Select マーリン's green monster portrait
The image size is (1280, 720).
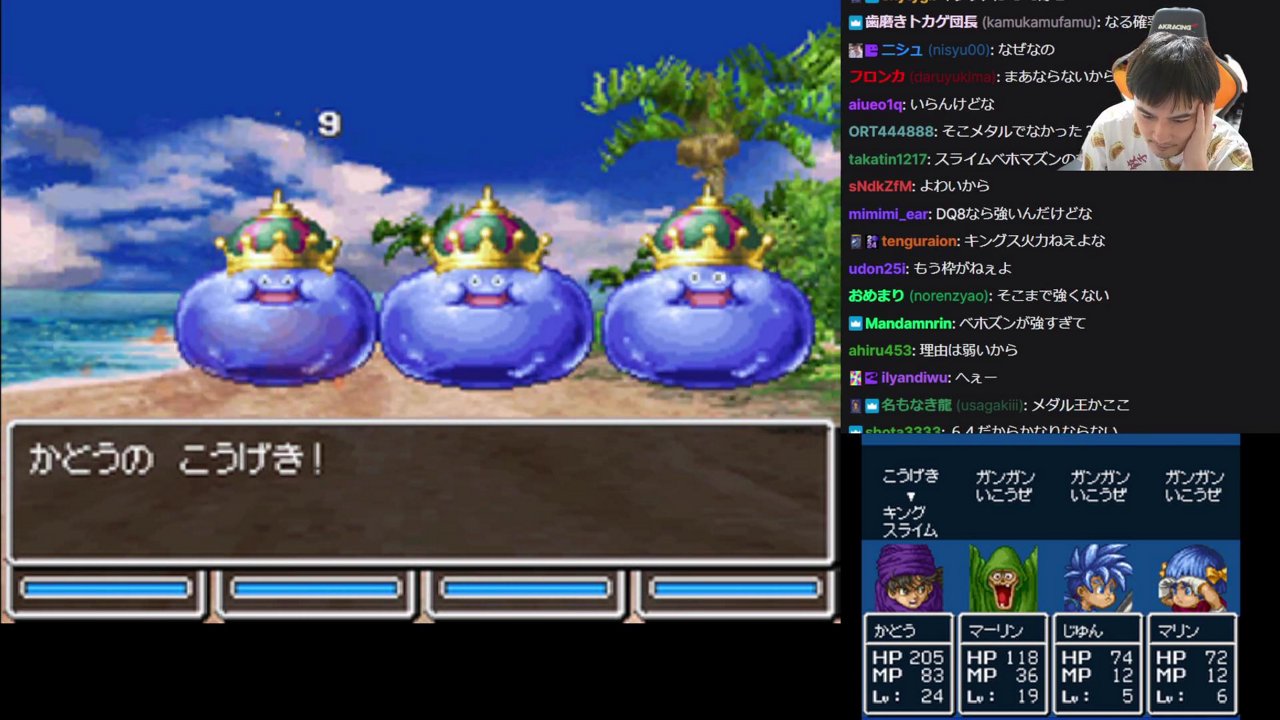[x=1002, y=578]
